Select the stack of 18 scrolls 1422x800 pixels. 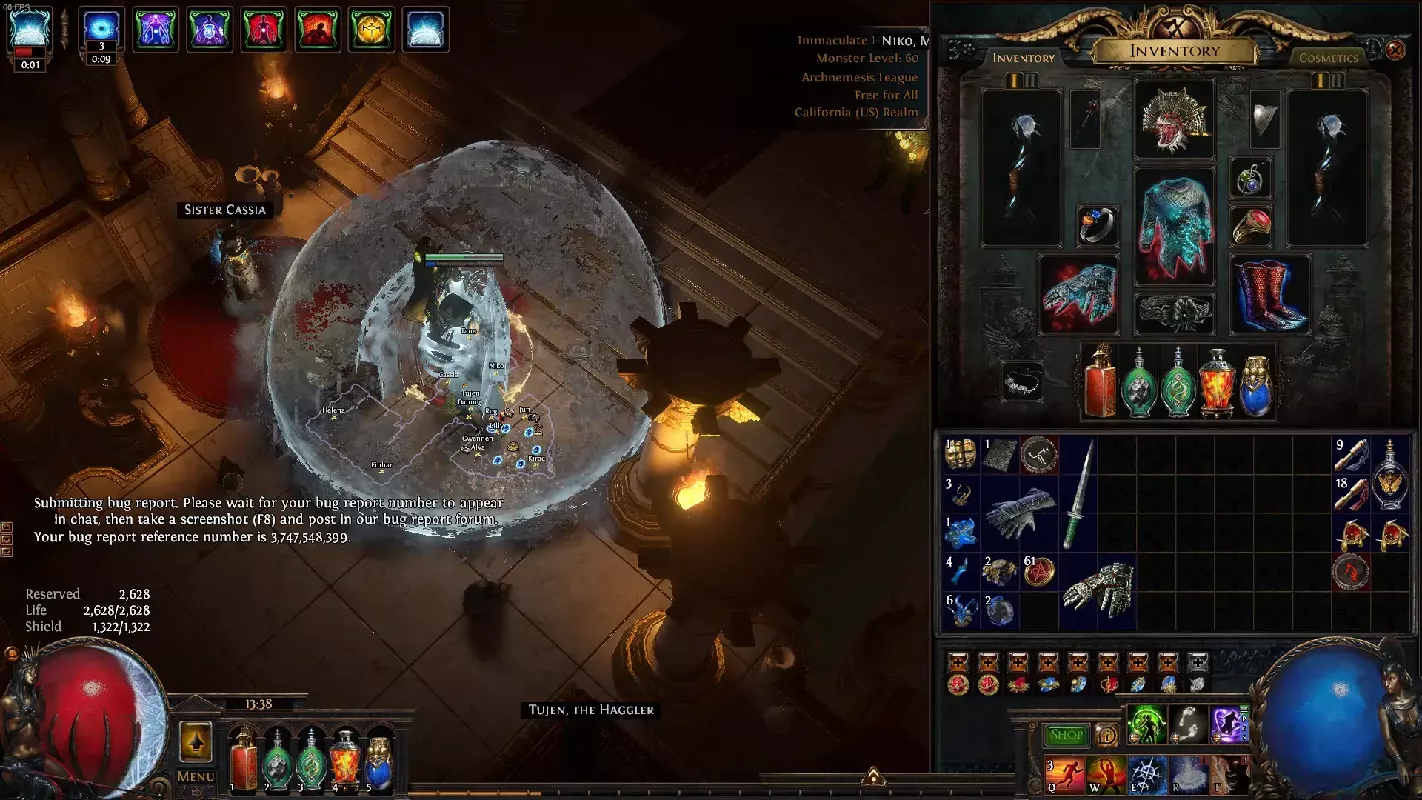tap(1352, 493)
